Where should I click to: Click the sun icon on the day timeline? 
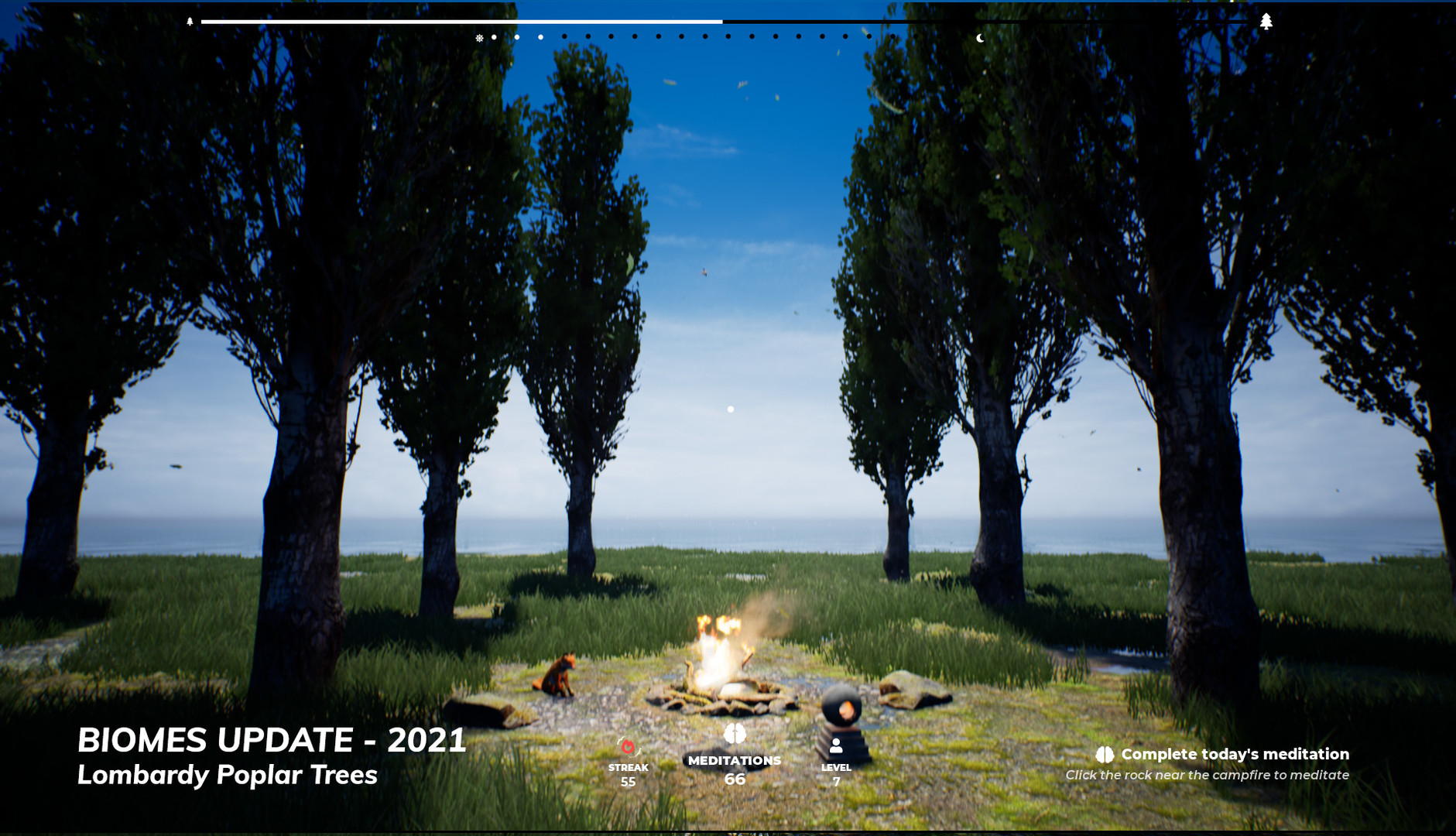(x=480, y=36)
